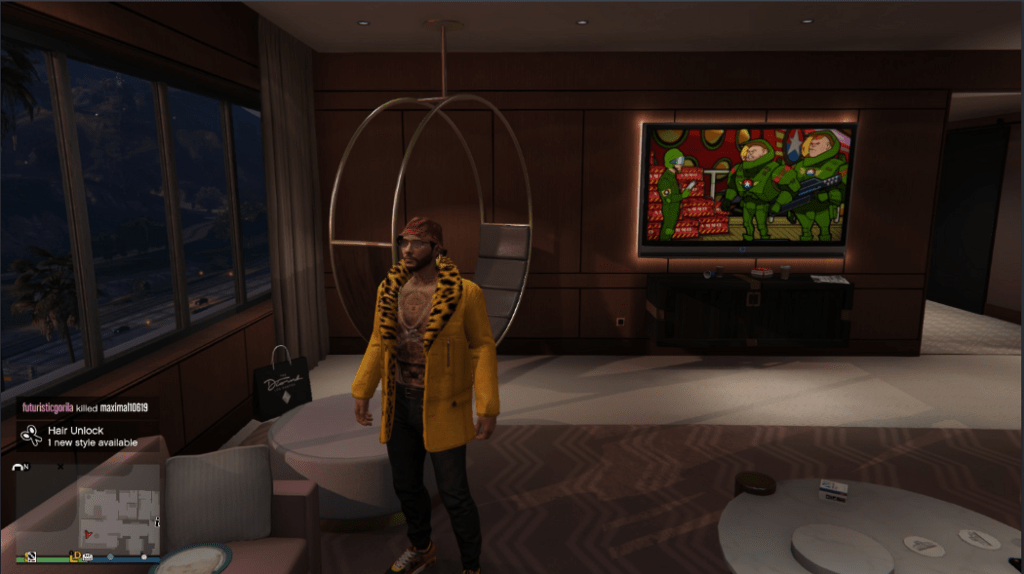Screen dimensions: 1024x574
Task: Click the scissors icon on Hair Unlock
Action: click(32, 436)
